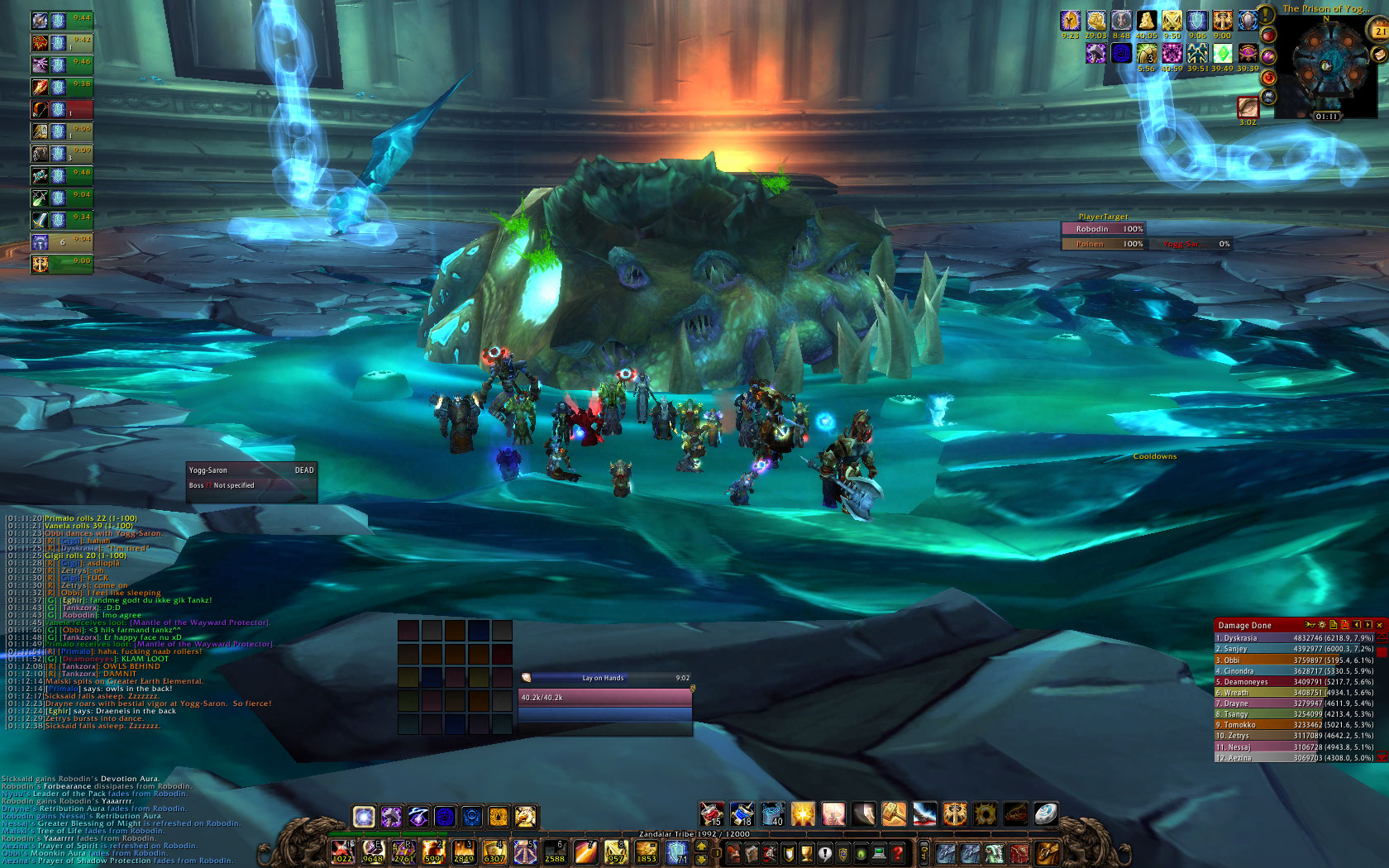Show the next damage meter mode with right arrow
This screenshot has height=868, width=1389.
[x=1368, y=625]
